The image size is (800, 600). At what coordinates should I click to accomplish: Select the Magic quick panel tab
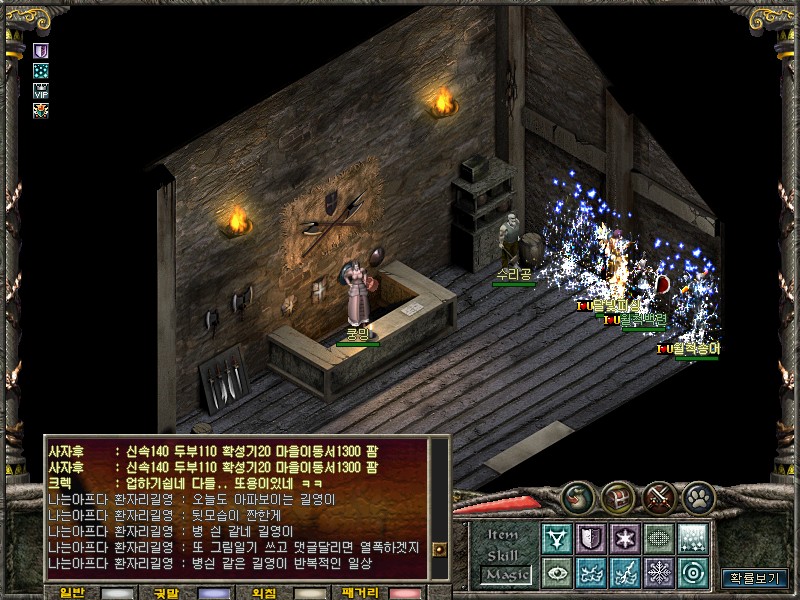click(504, 574)
